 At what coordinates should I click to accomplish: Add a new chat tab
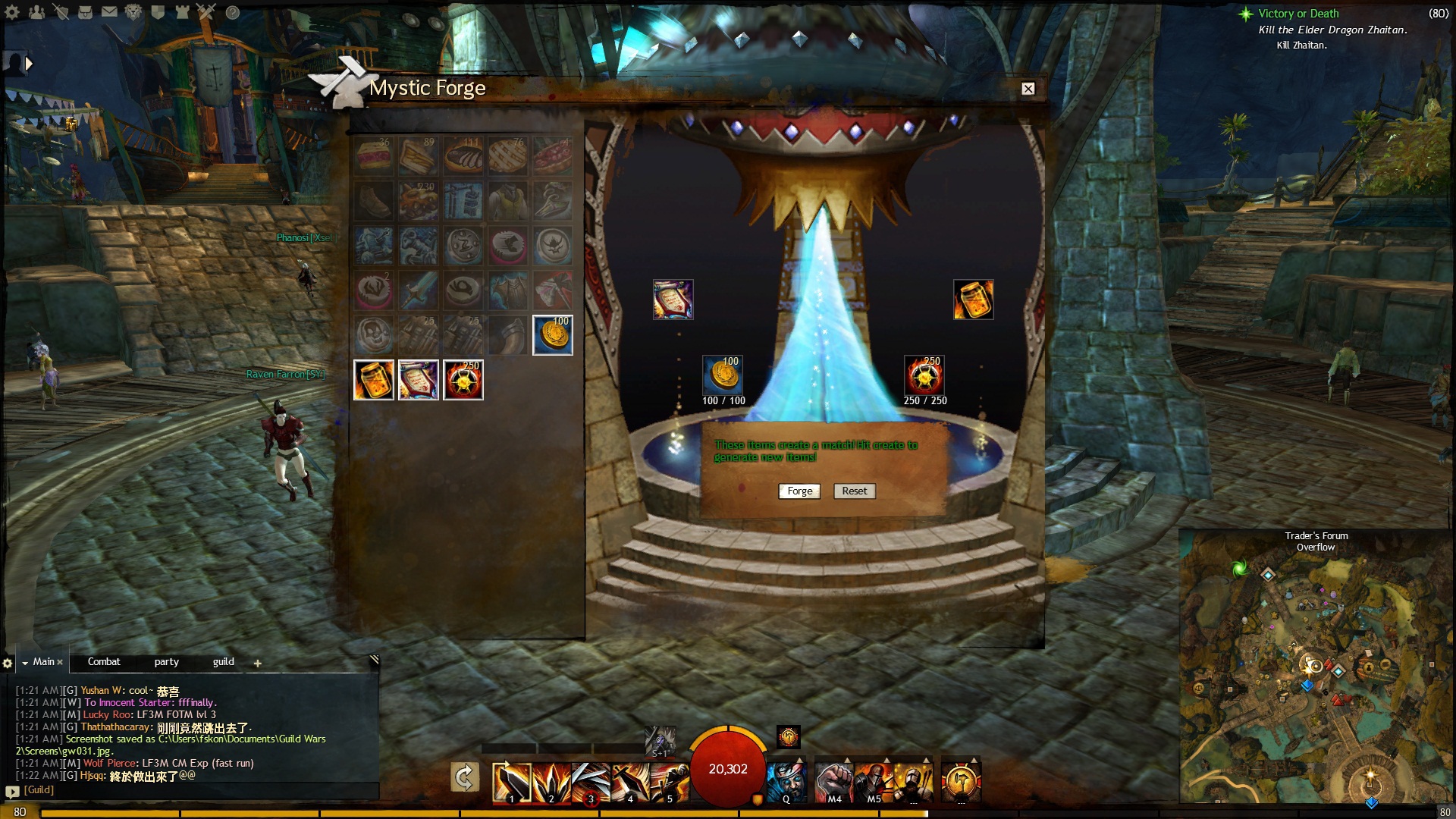coord(258,664)
